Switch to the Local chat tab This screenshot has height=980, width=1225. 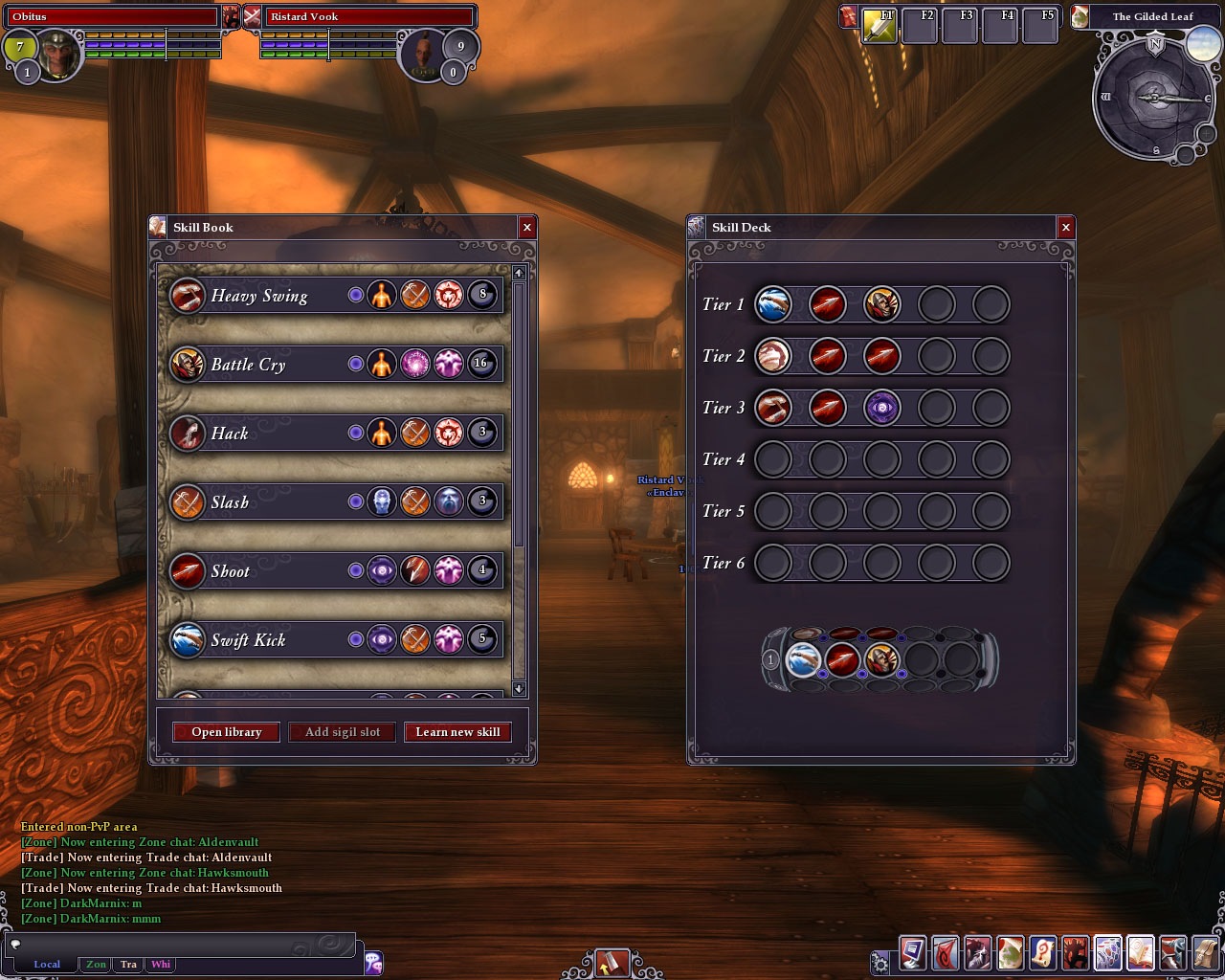[x=47, y=965]
